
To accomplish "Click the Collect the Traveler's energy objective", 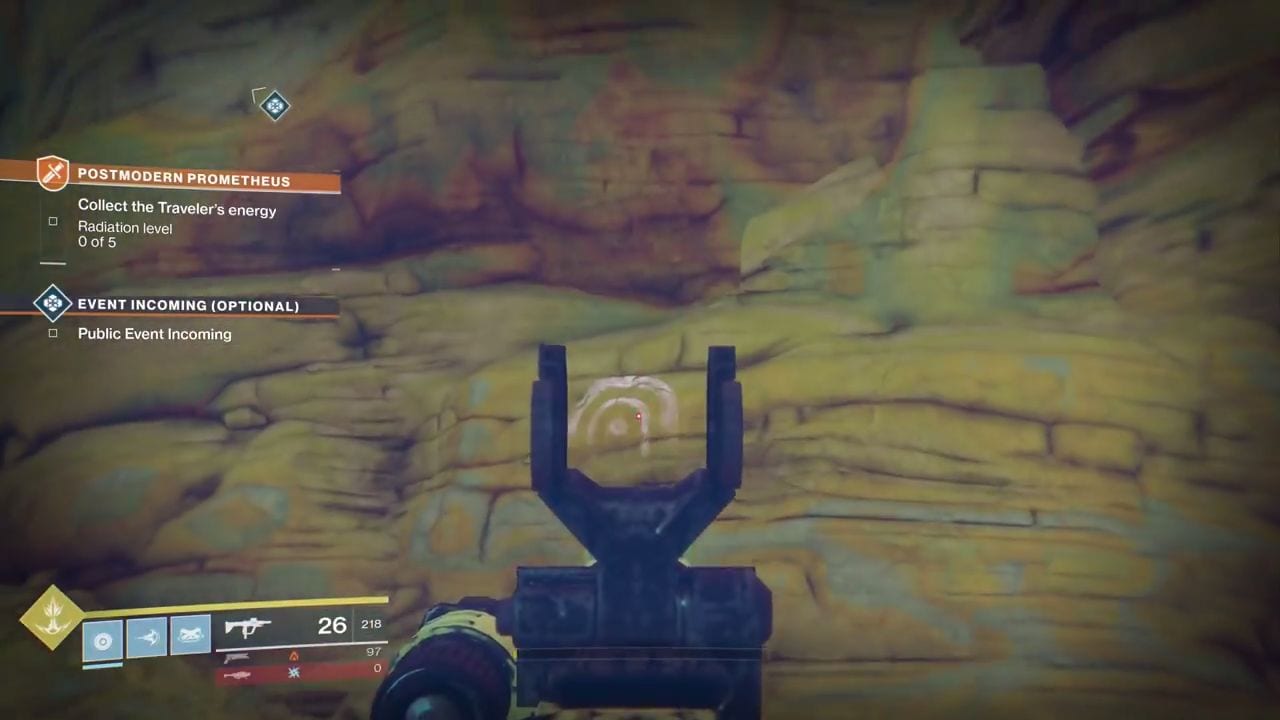I will click(x=176, y=209).
